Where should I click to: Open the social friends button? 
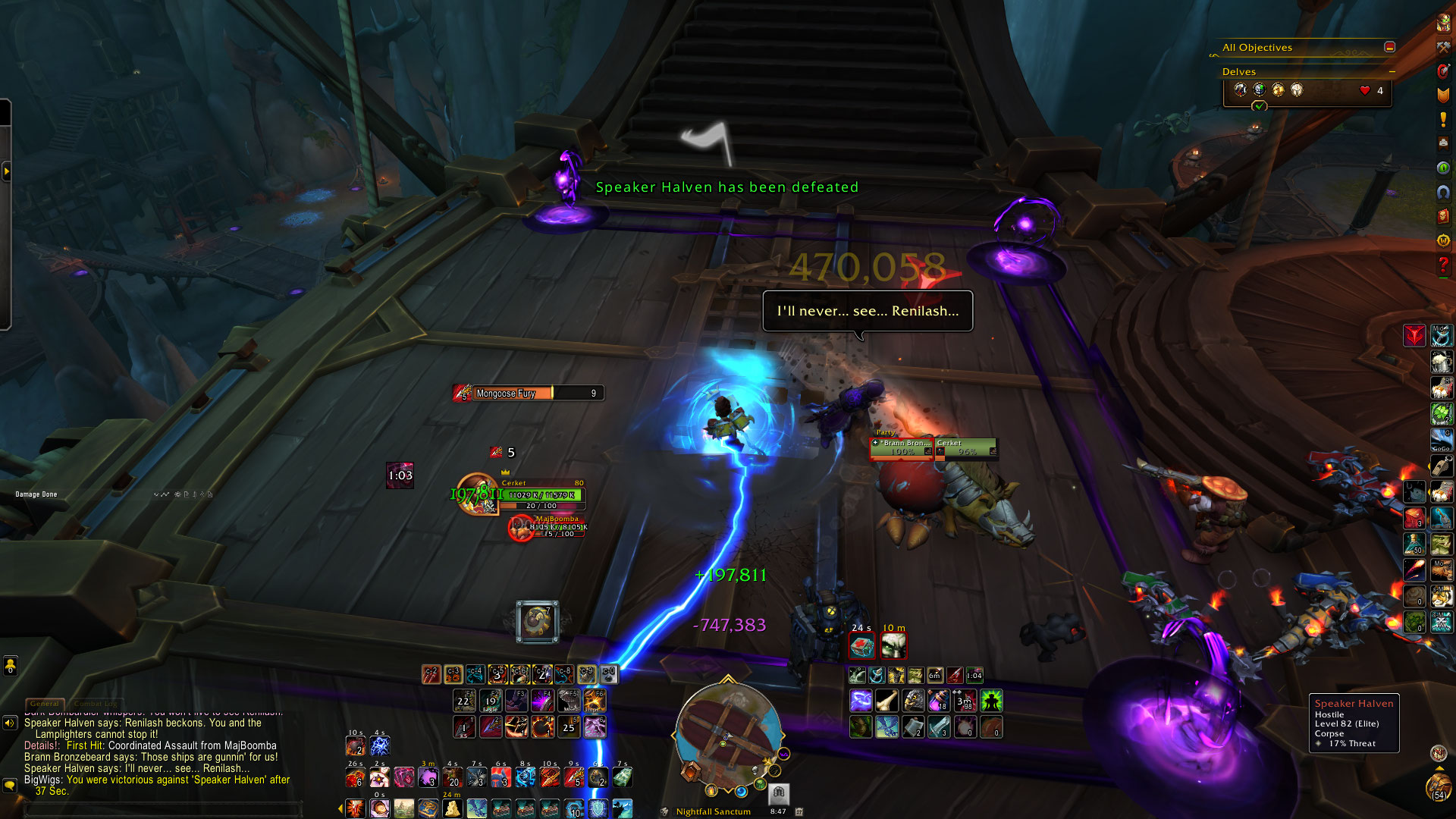click(10, 666)
